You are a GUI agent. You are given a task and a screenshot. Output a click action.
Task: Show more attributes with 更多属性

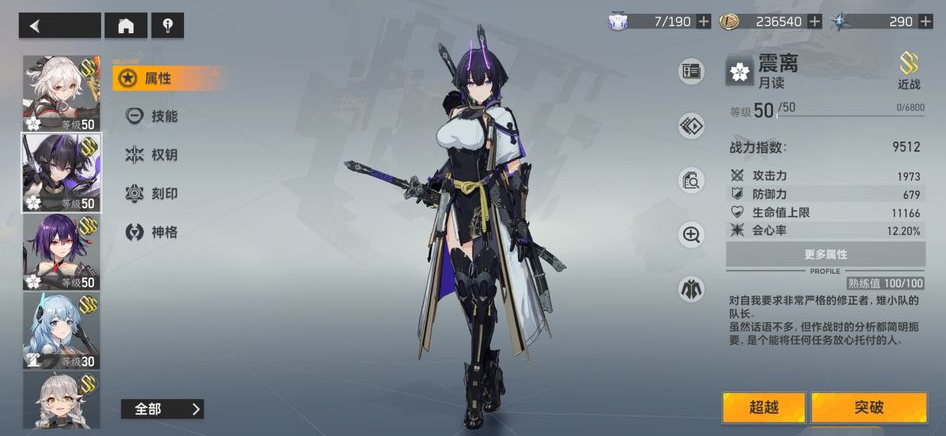click(824, 255)
